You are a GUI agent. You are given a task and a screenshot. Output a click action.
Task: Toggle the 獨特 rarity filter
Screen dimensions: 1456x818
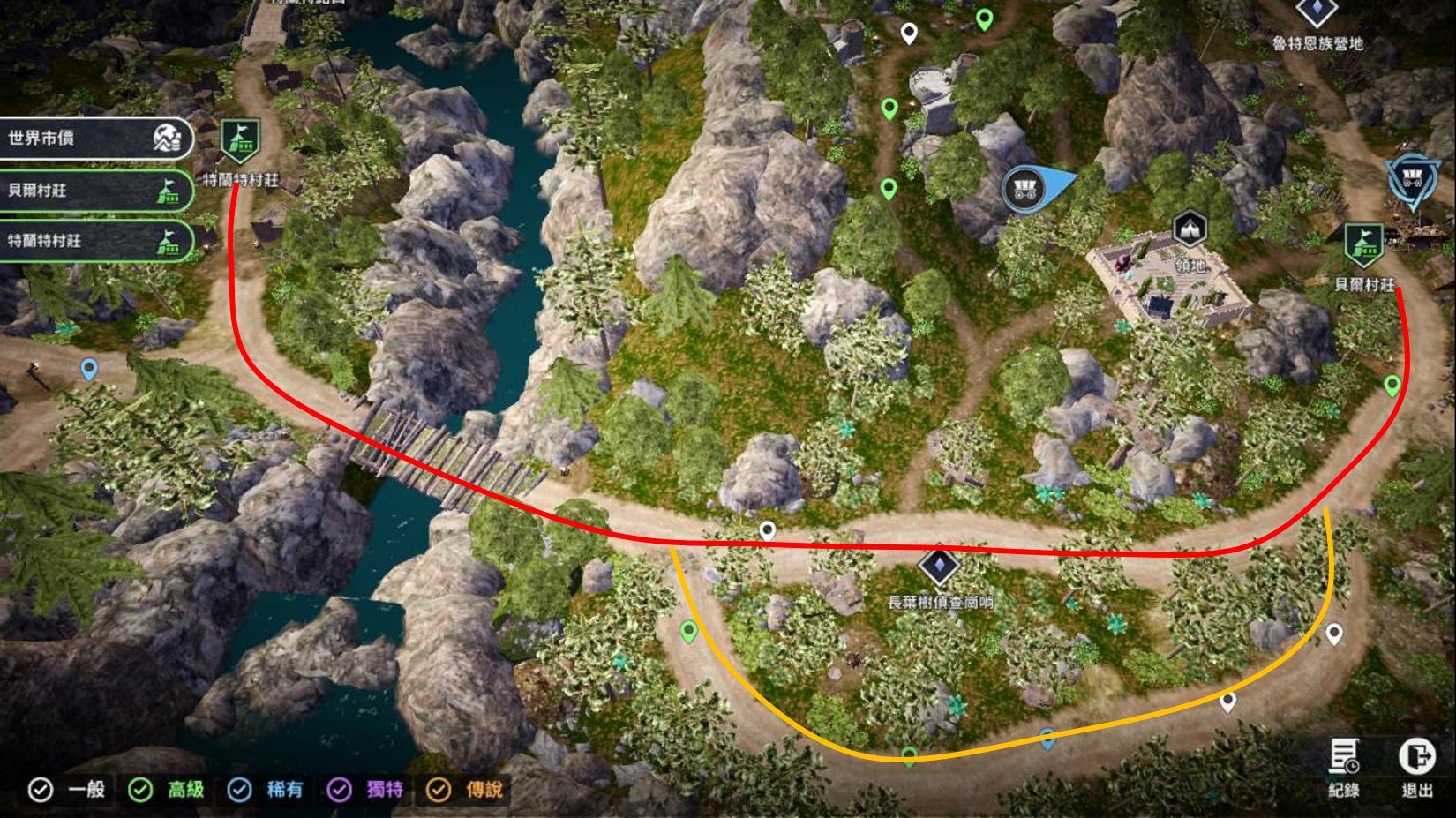tap(339, 789)
